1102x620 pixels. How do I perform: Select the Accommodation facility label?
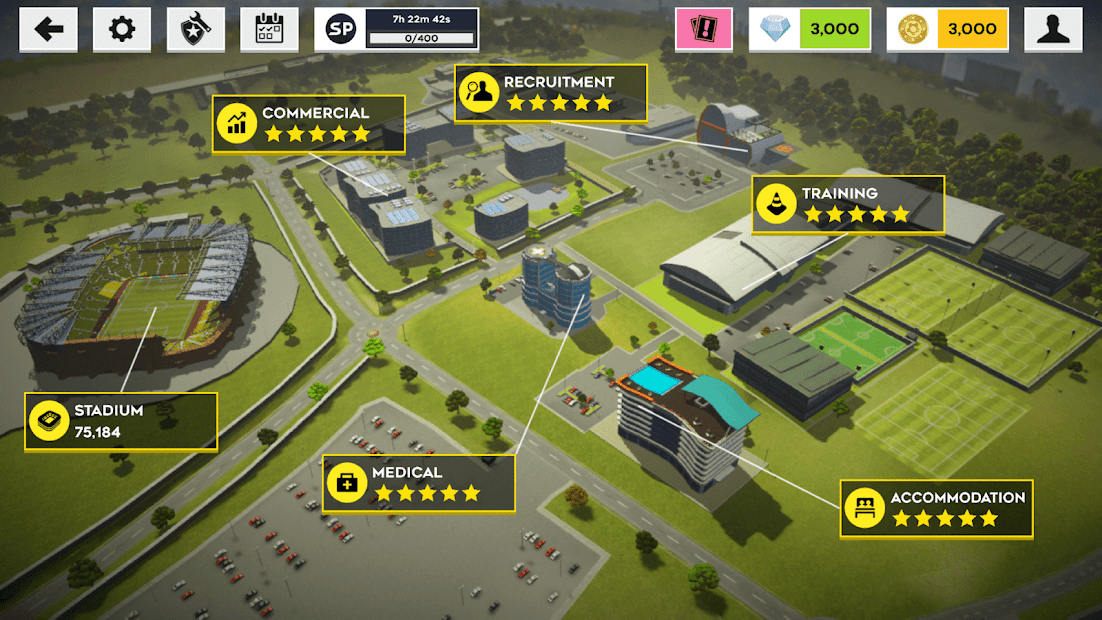(936, 508)
